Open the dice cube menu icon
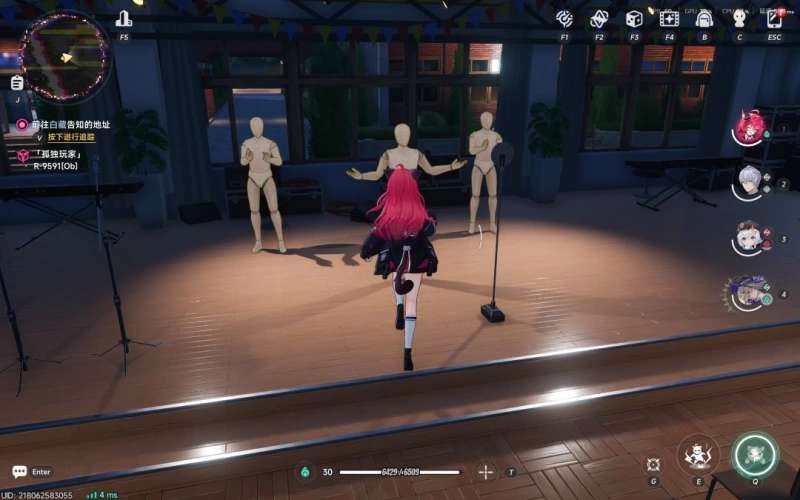 634,19
